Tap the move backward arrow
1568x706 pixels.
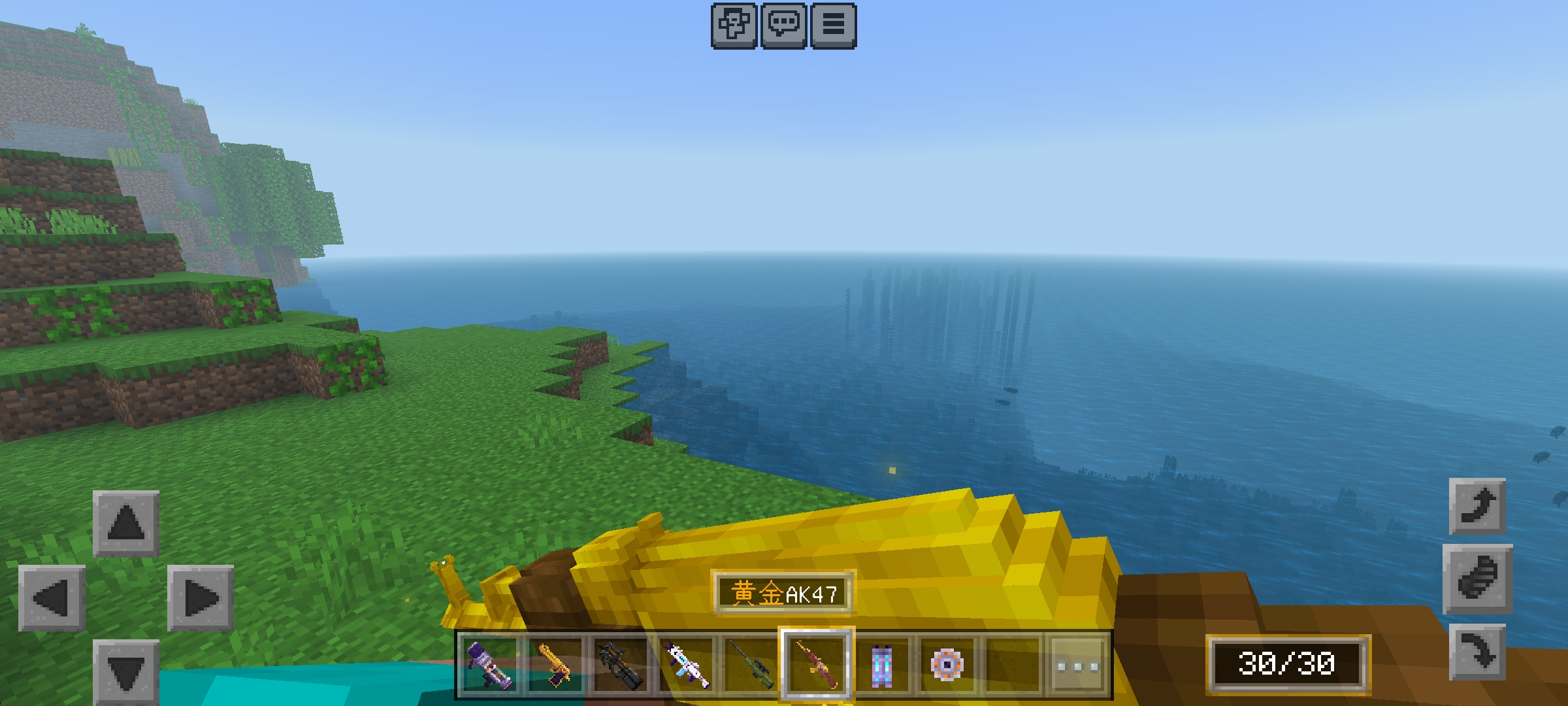point(125,671)
